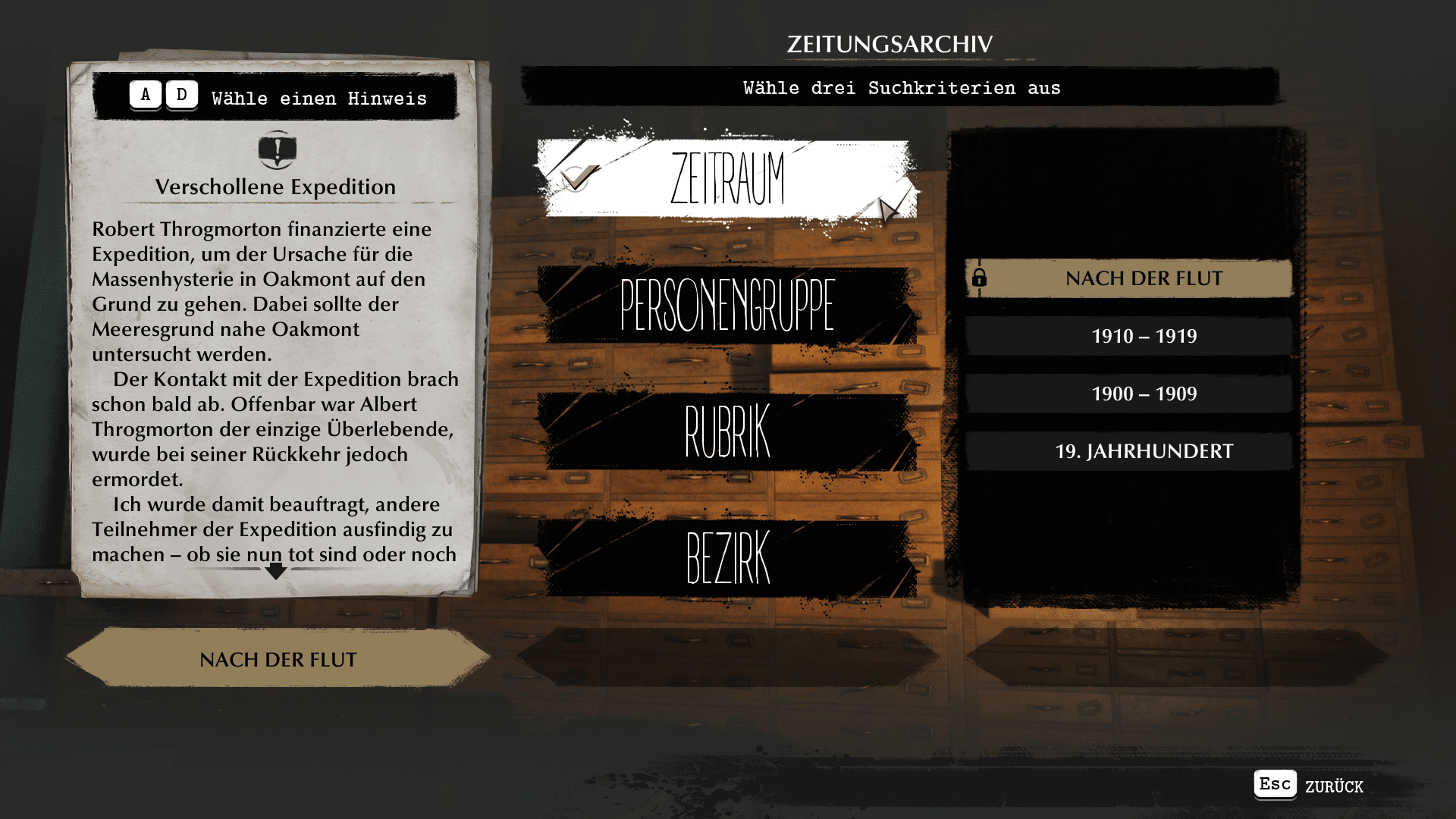Click the down arrow under the clue text

[x=276, y=570]
